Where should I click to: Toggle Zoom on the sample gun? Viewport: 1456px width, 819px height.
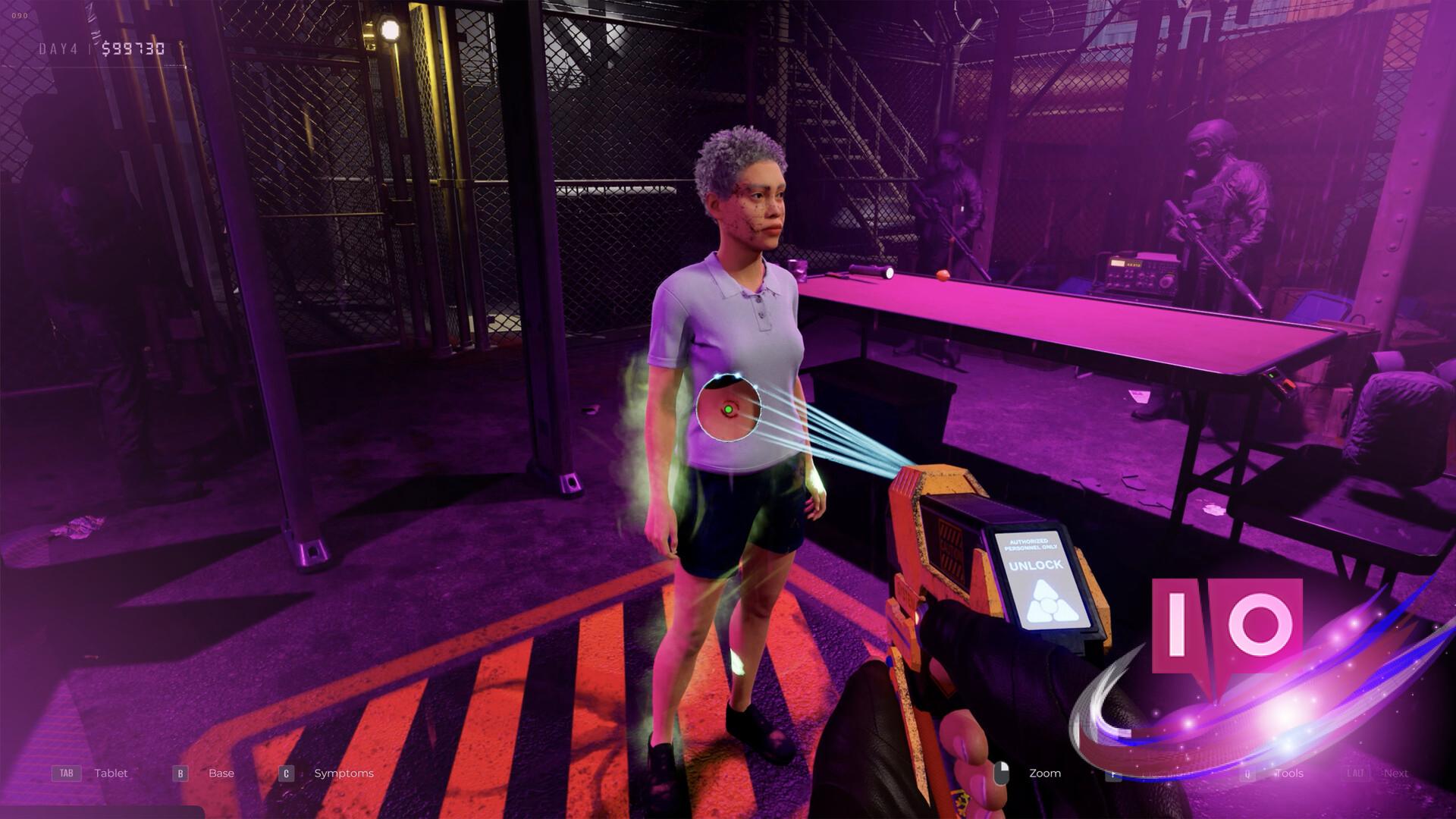[1044, 773]
